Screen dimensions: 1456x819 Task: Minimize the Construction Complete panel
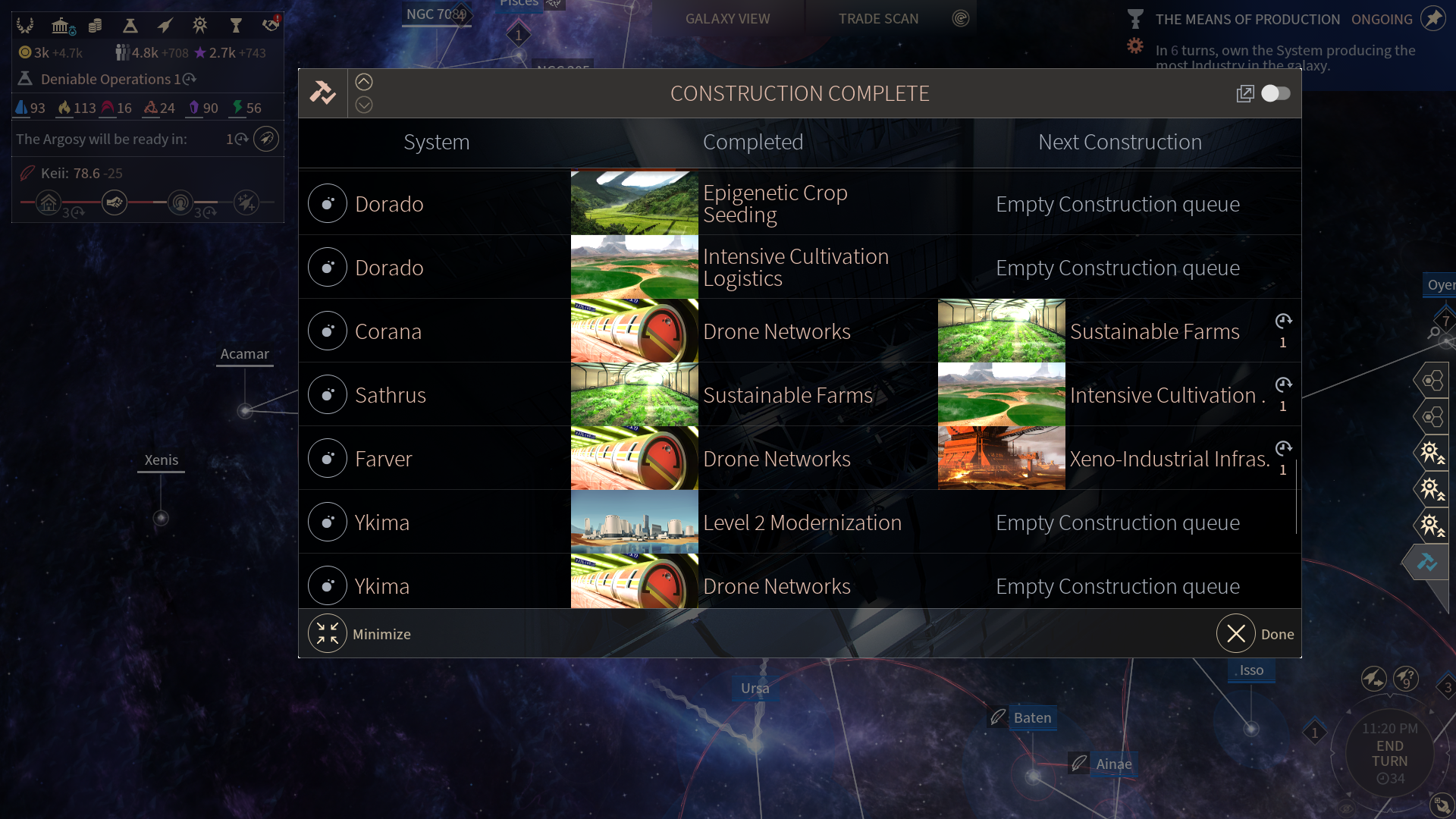[328, 634]
